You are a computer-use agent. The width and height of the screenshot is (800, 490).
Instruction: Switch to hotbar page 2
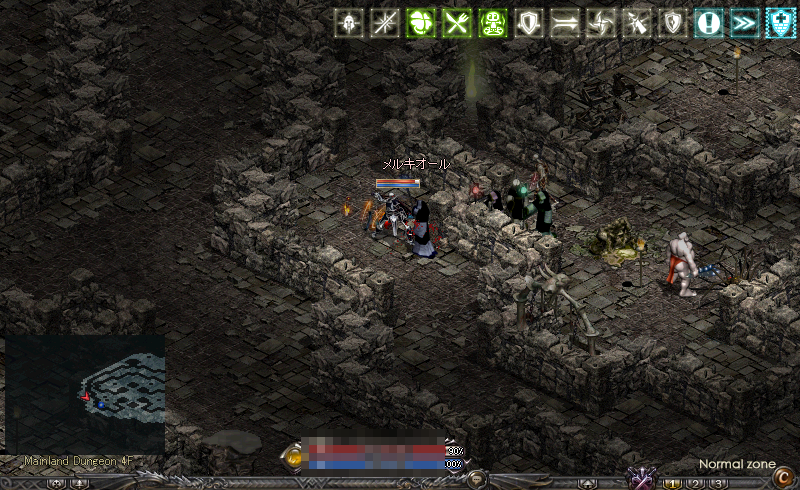point(696,484)
